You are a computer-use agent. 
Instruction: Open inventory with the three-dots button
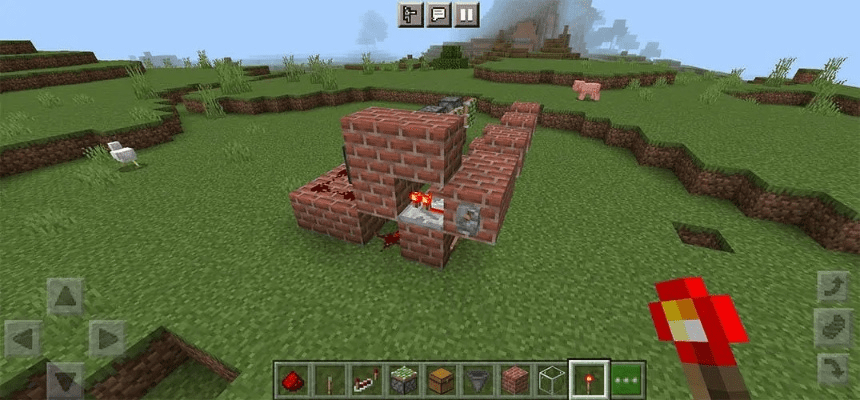[628, 380]
